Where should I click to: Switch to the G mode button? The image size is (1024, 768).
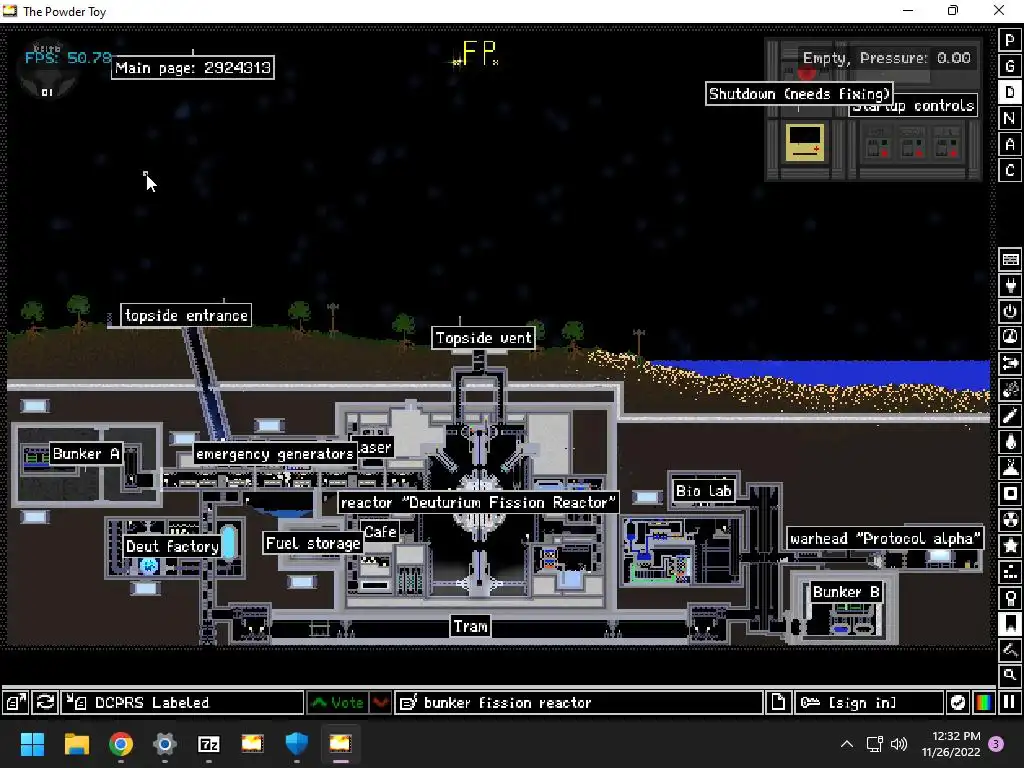[1010, 66]
